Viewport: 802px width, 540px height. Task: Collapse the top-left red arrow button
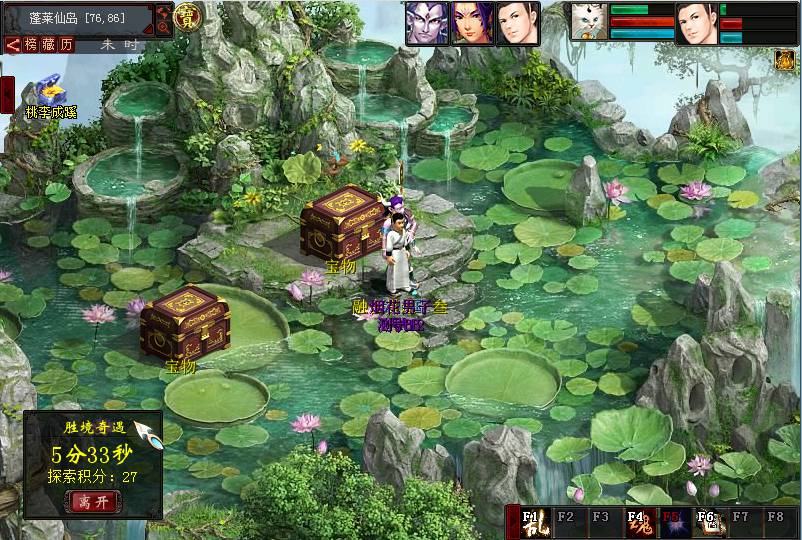coord(12,45)
